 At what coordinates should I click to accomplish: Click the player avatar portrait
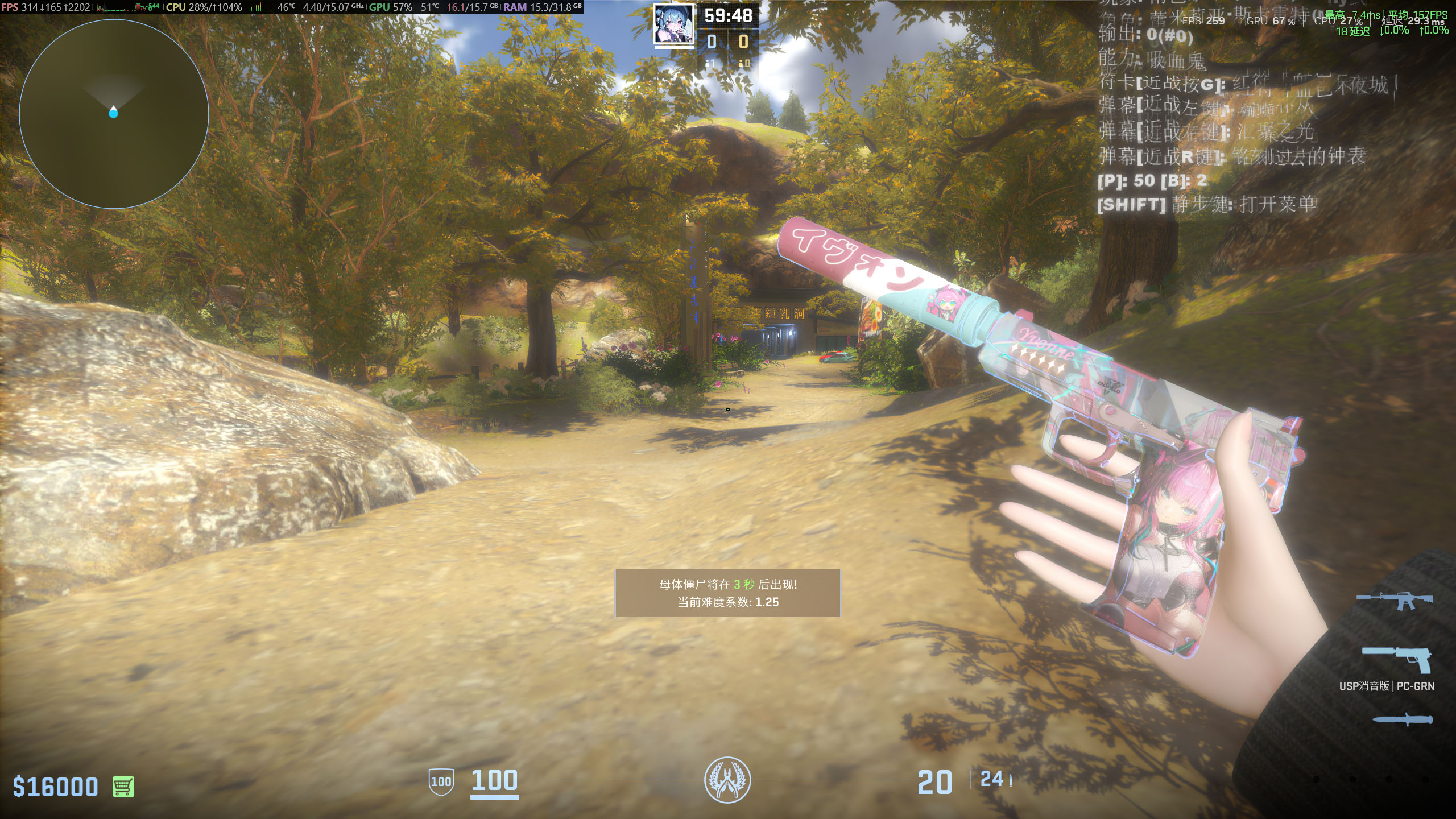[x=674, y=24]
